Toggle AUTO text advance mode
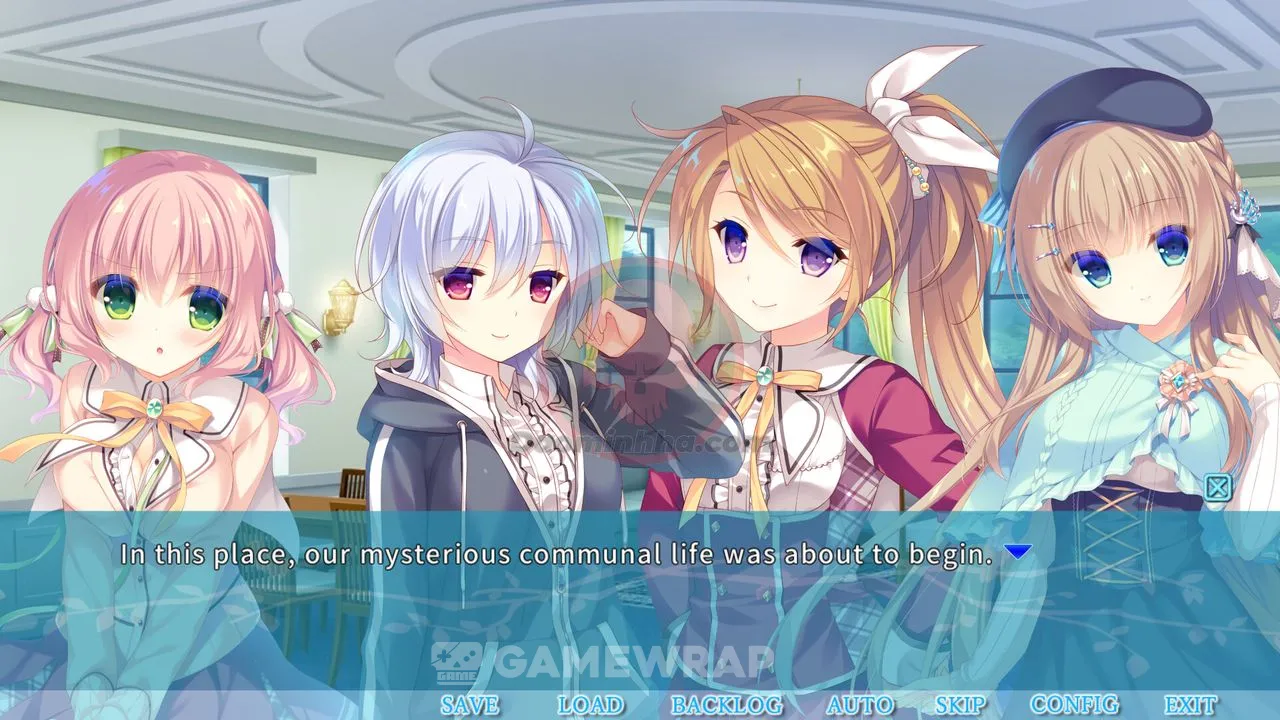 (x=860, y=705)
